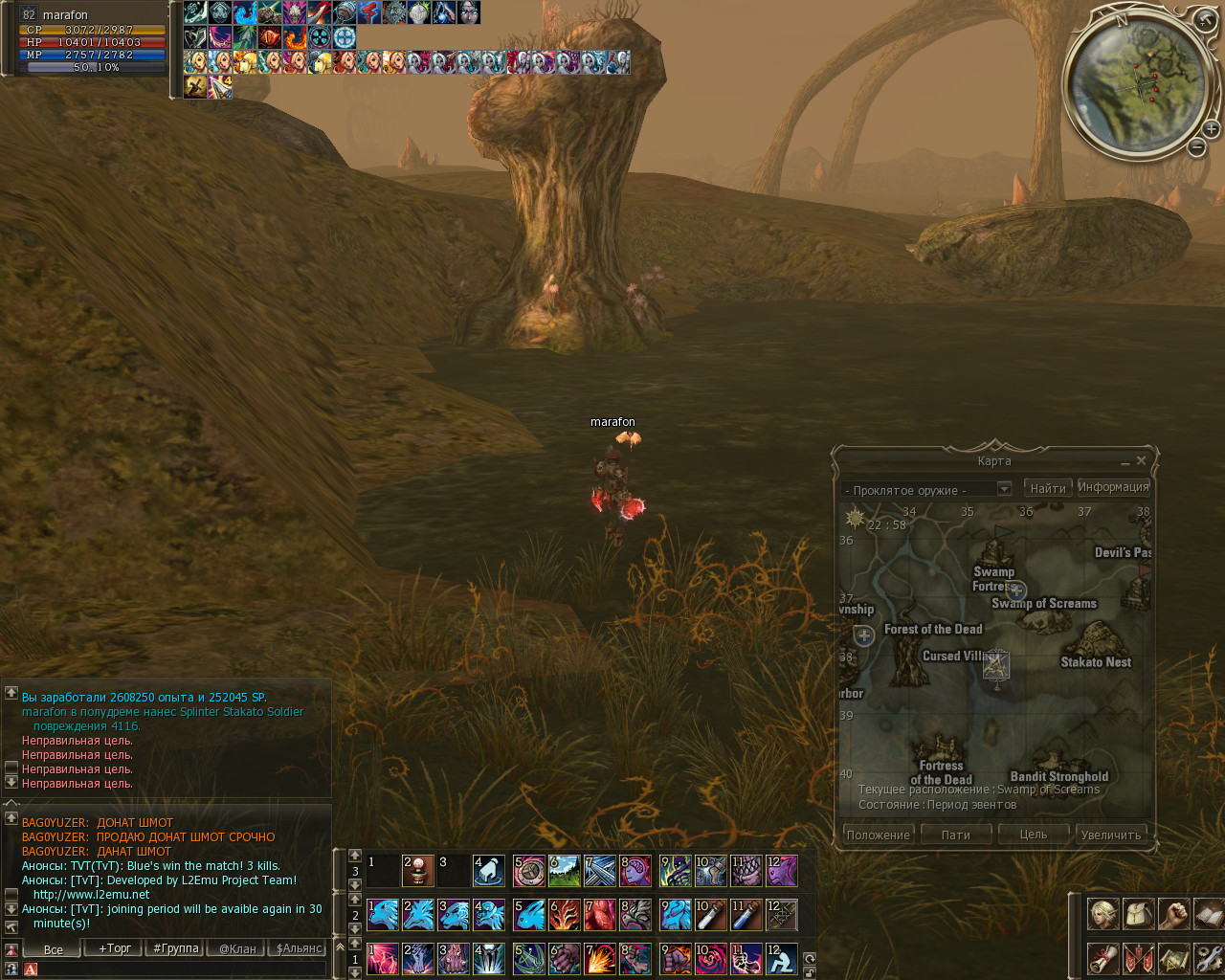The height and width of the screenshot is (980, 1225).
Task: Zoom in the circular minimap
Action: 1211,128
